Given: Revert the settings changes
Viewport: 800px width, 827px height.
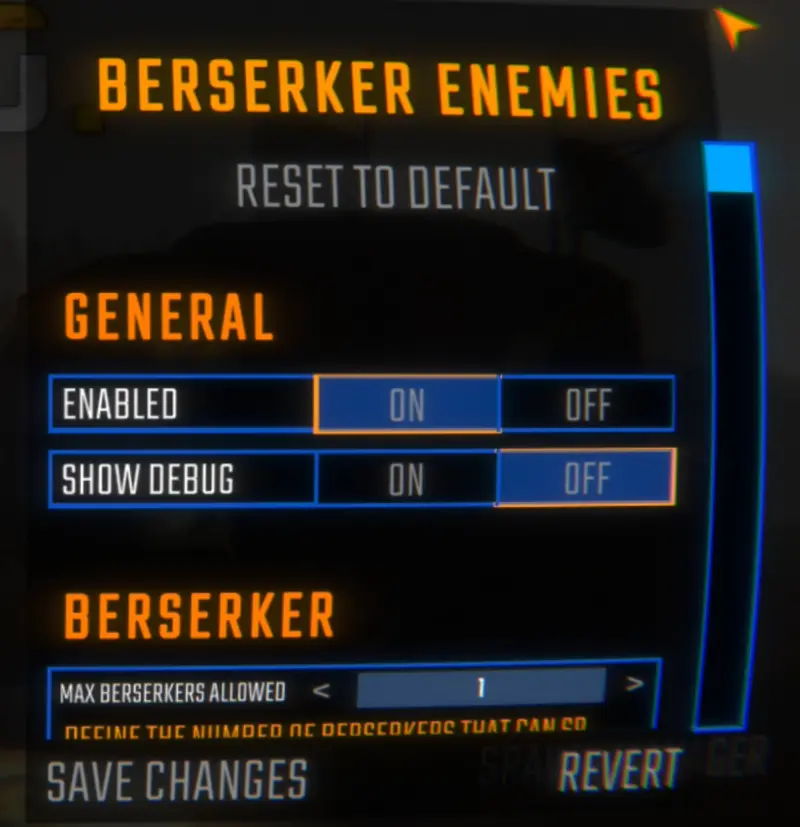Looking at the screenshot, I should pos(620,770).
